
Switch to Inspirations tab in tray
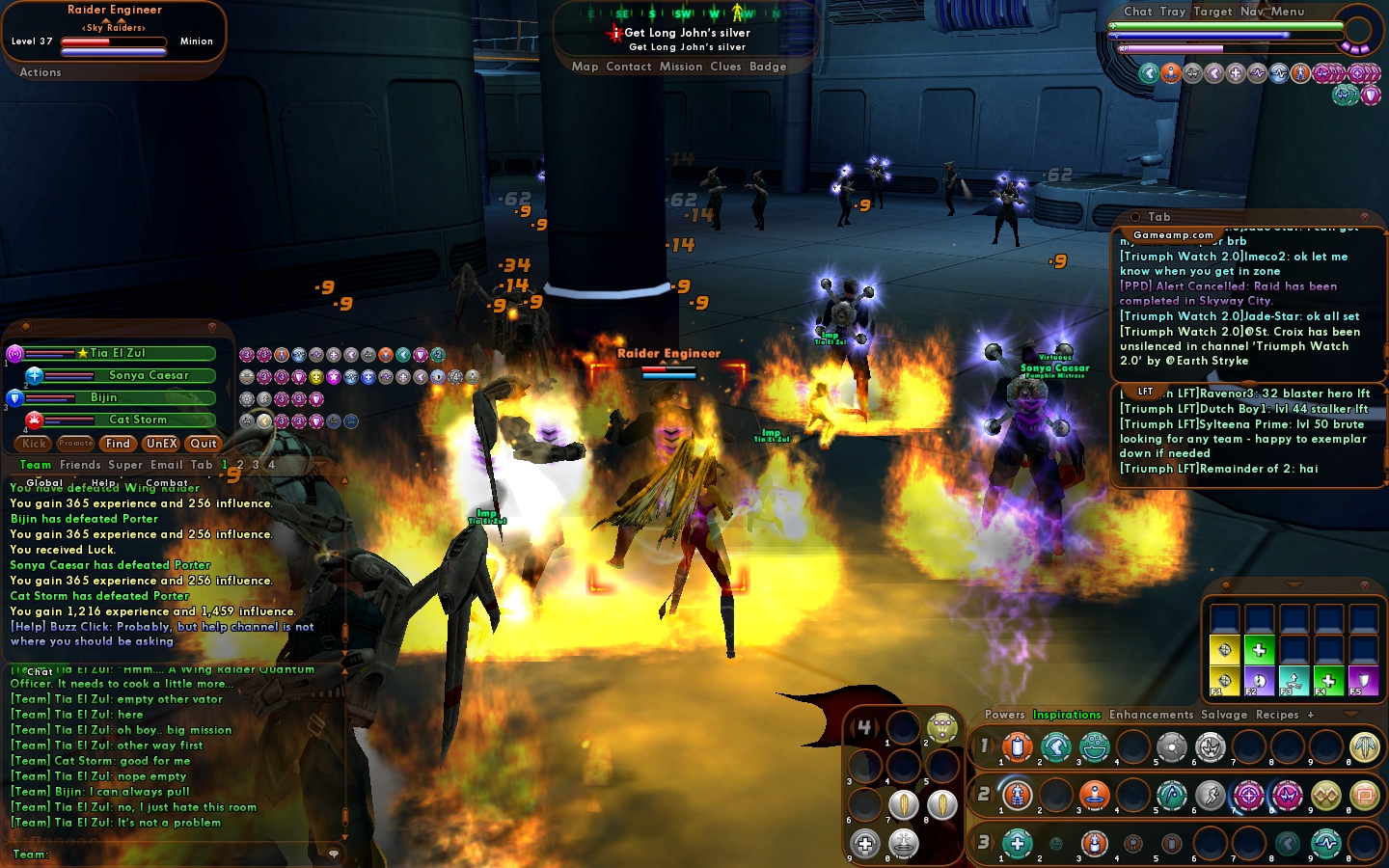[x=1067, y=715]
